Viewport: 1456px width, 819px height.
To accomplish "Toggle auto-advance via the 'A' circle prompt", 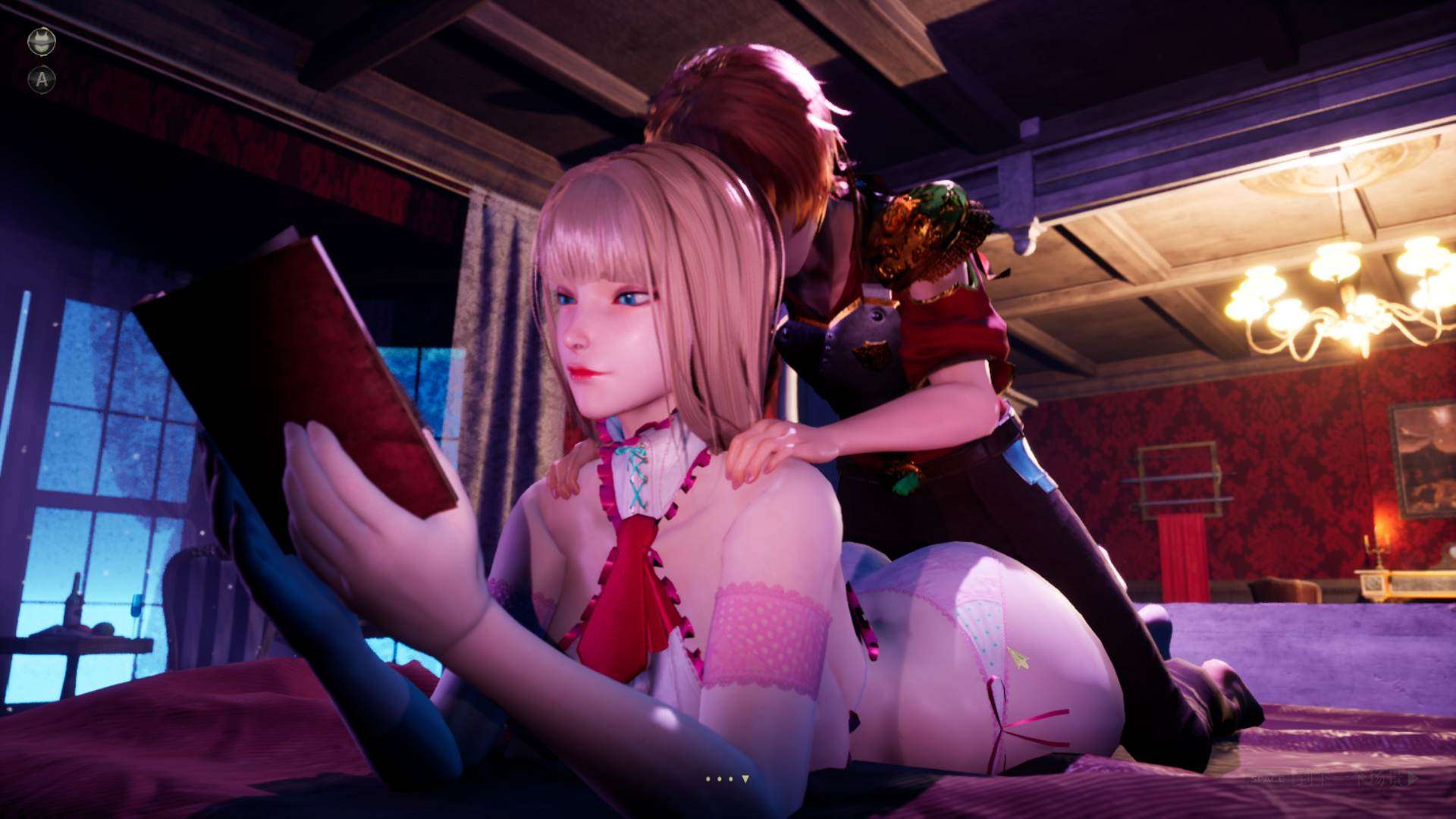I will coord(42,78).
